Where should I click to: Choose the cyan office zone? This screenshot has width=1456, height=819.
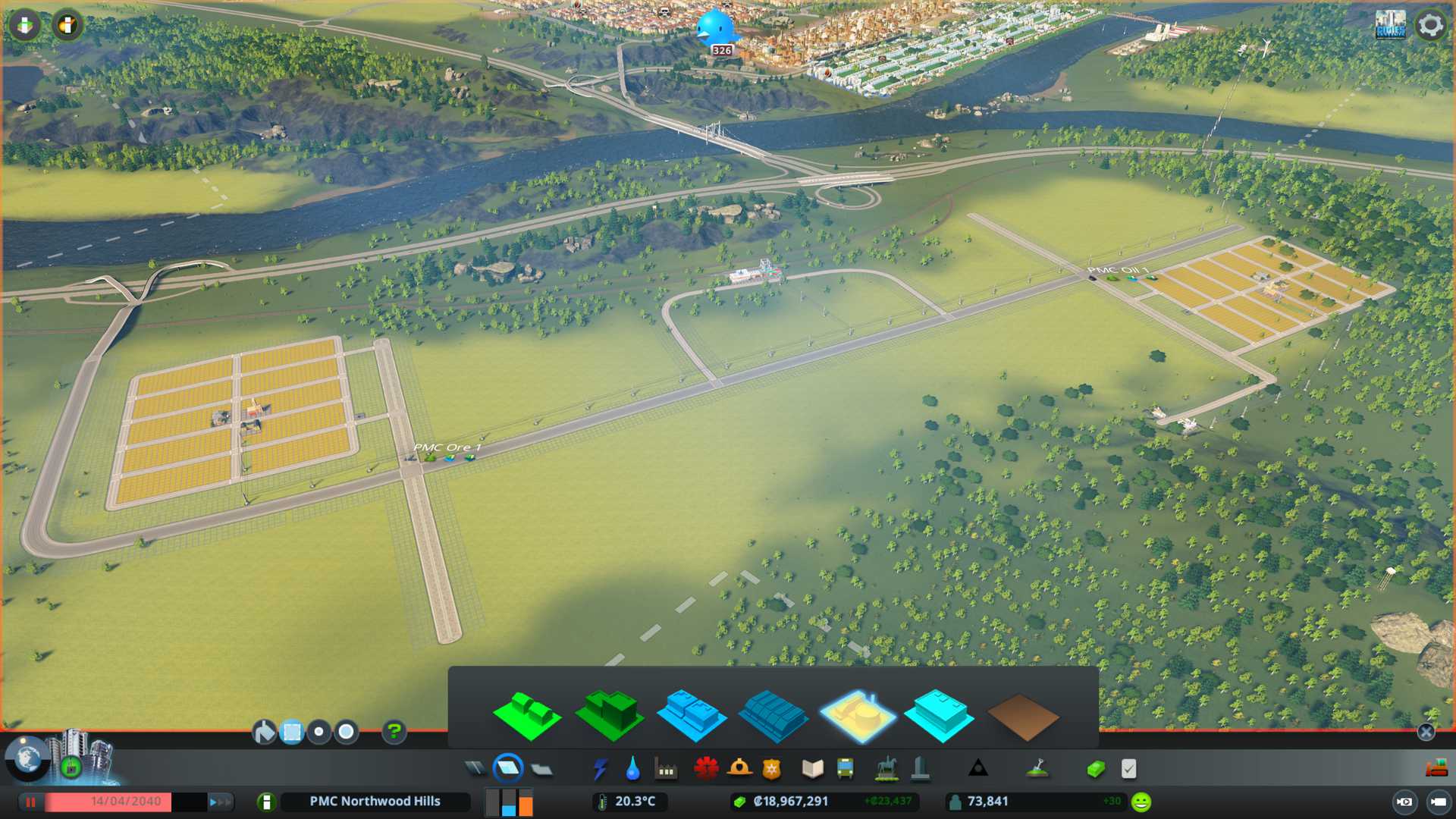pos(940,715)
